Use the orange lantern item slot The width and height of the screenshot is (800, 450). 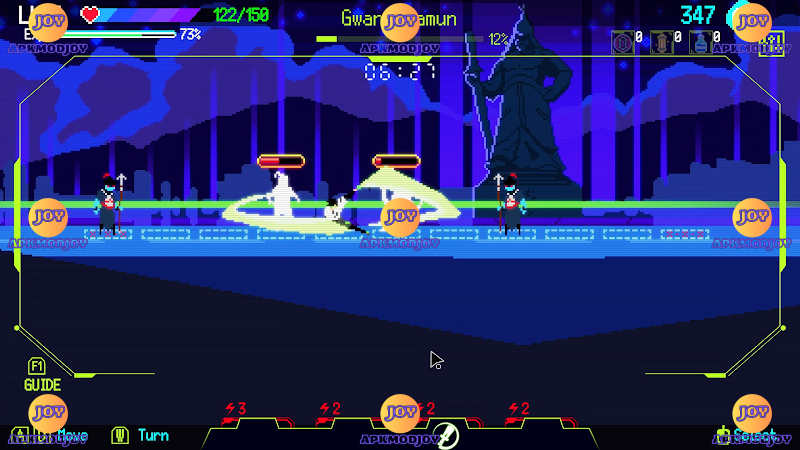[662, 42]
